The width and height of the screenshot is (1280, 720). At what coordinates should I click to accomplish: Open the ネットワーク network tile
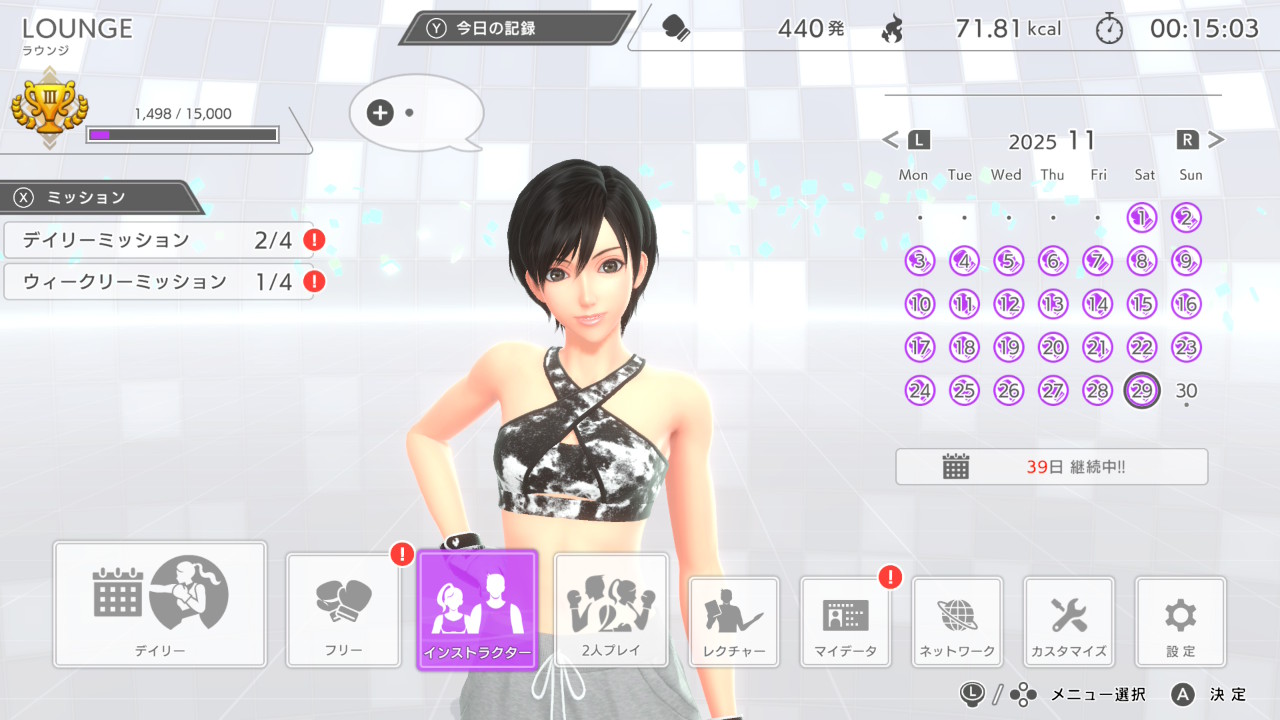coord(957,621)
